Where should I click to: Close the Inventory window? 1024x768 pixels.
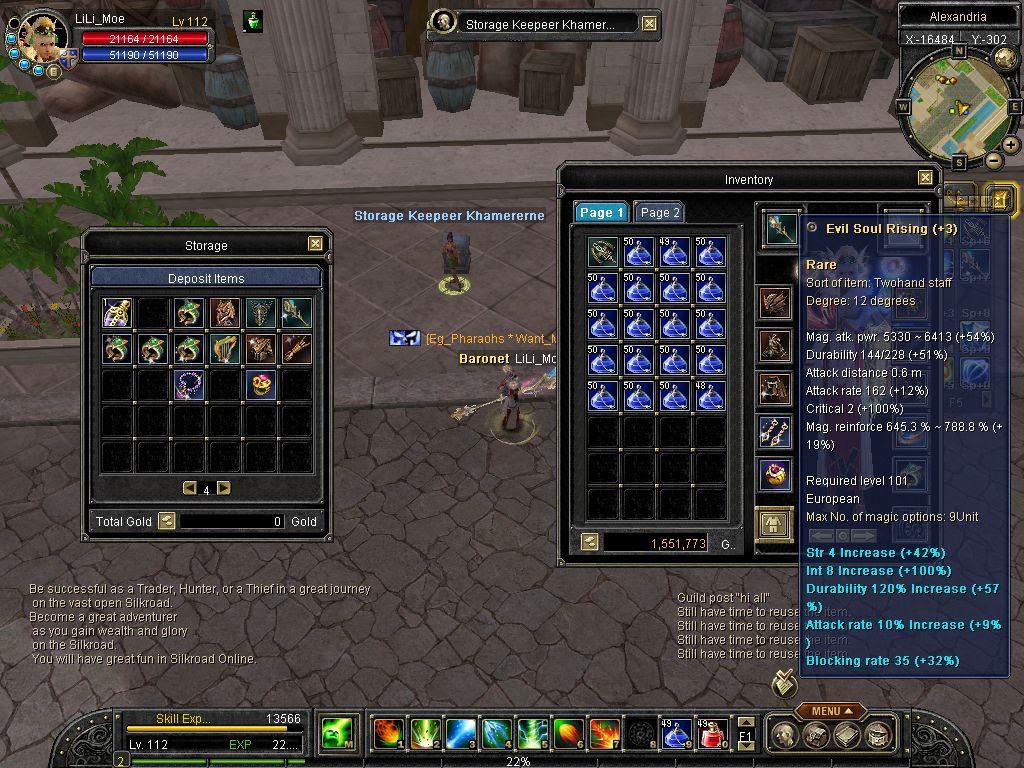click(x=925, y=179)
